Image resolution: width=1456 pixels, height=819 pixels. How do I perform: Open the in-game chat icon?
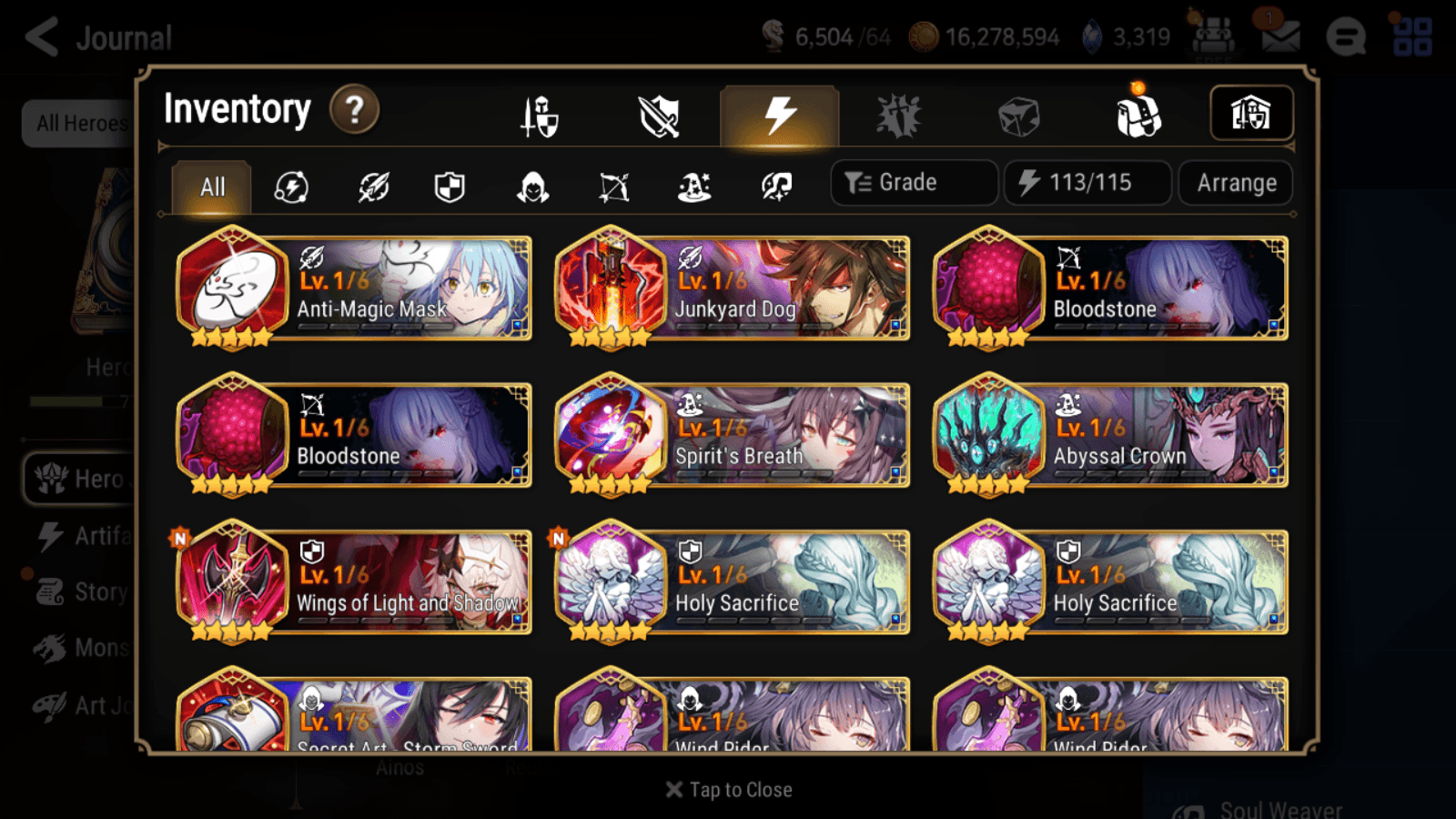tap(1347, 37)
